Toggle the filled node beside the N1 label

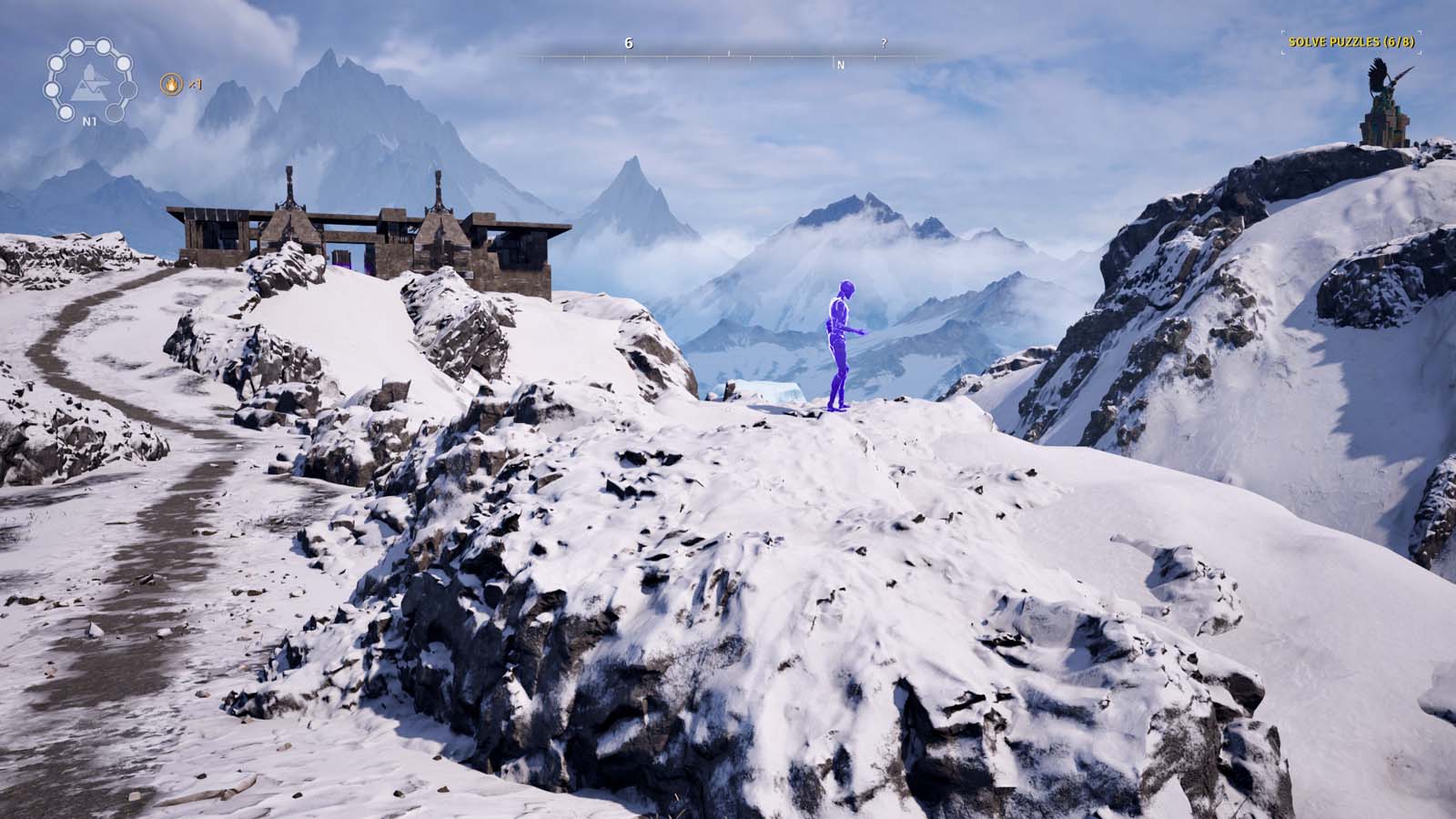point(65,112)
